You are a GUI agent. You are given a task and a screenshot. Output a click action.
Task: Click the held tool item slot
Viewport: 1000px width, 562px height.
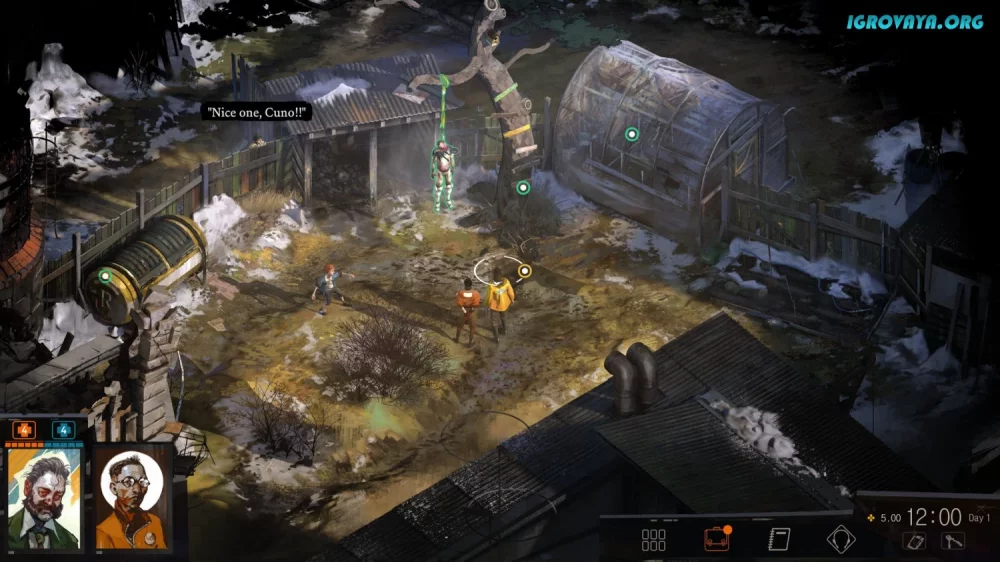(x=952, y=541)
